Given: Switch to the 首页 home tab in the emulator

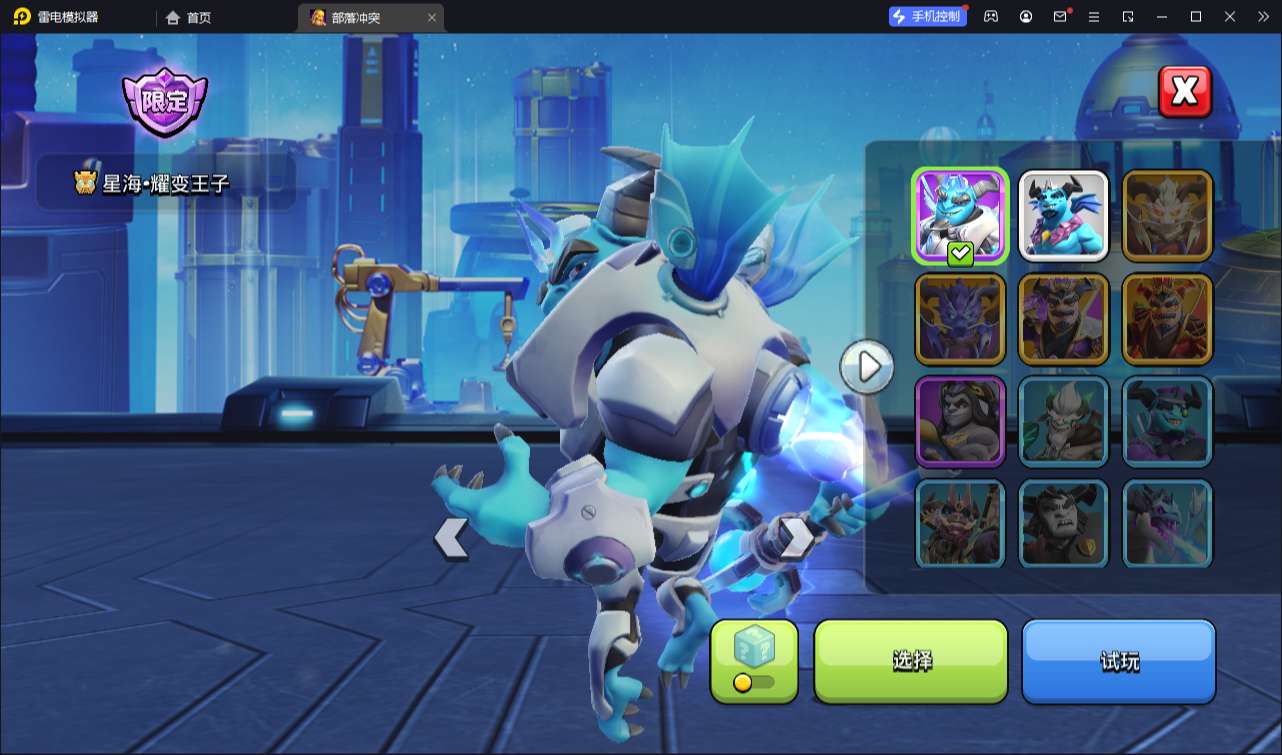Looking at the screenshot, I should pyautogui.click(x=189, y=17).
